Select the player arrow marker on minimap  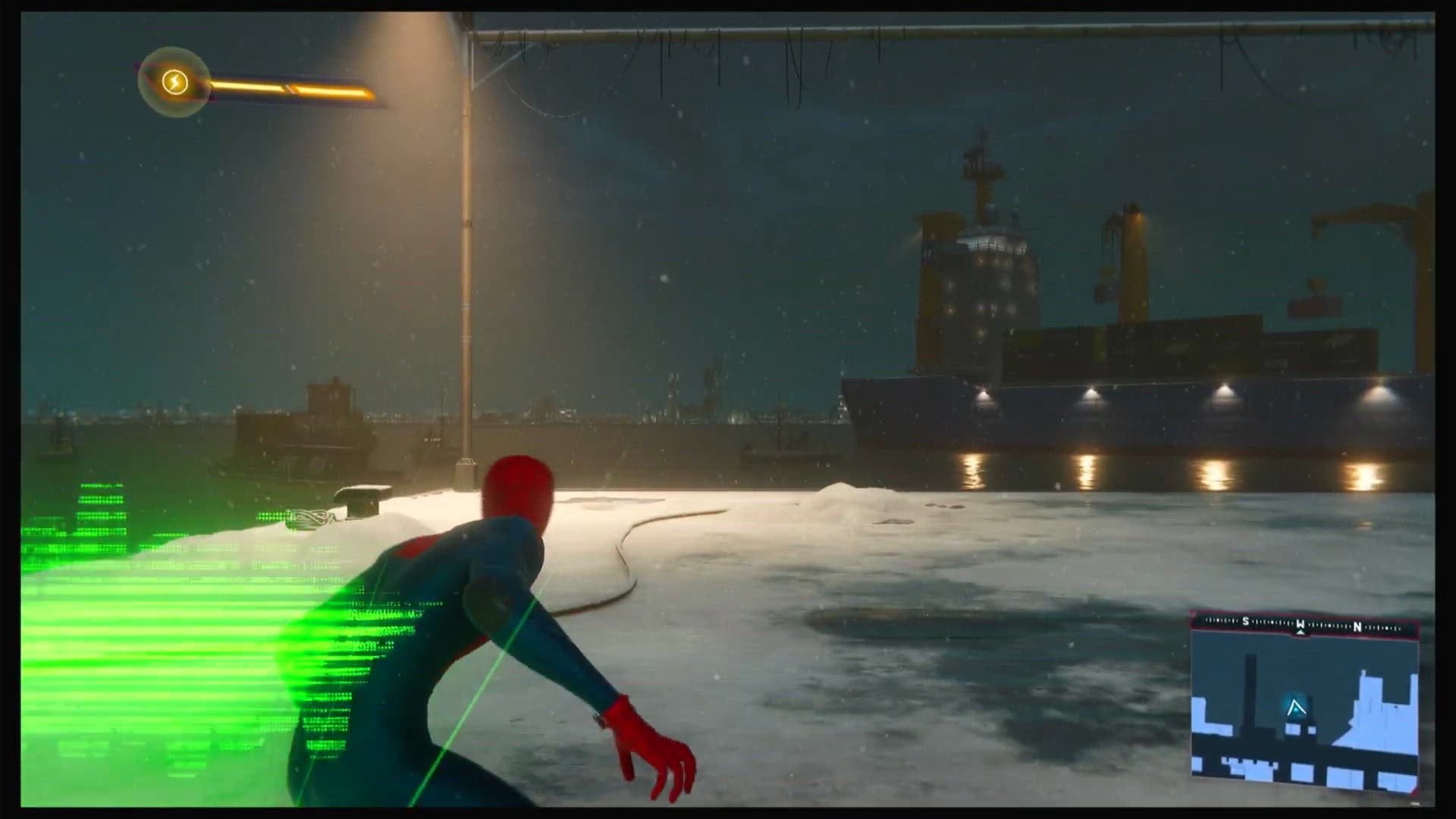1296,708
